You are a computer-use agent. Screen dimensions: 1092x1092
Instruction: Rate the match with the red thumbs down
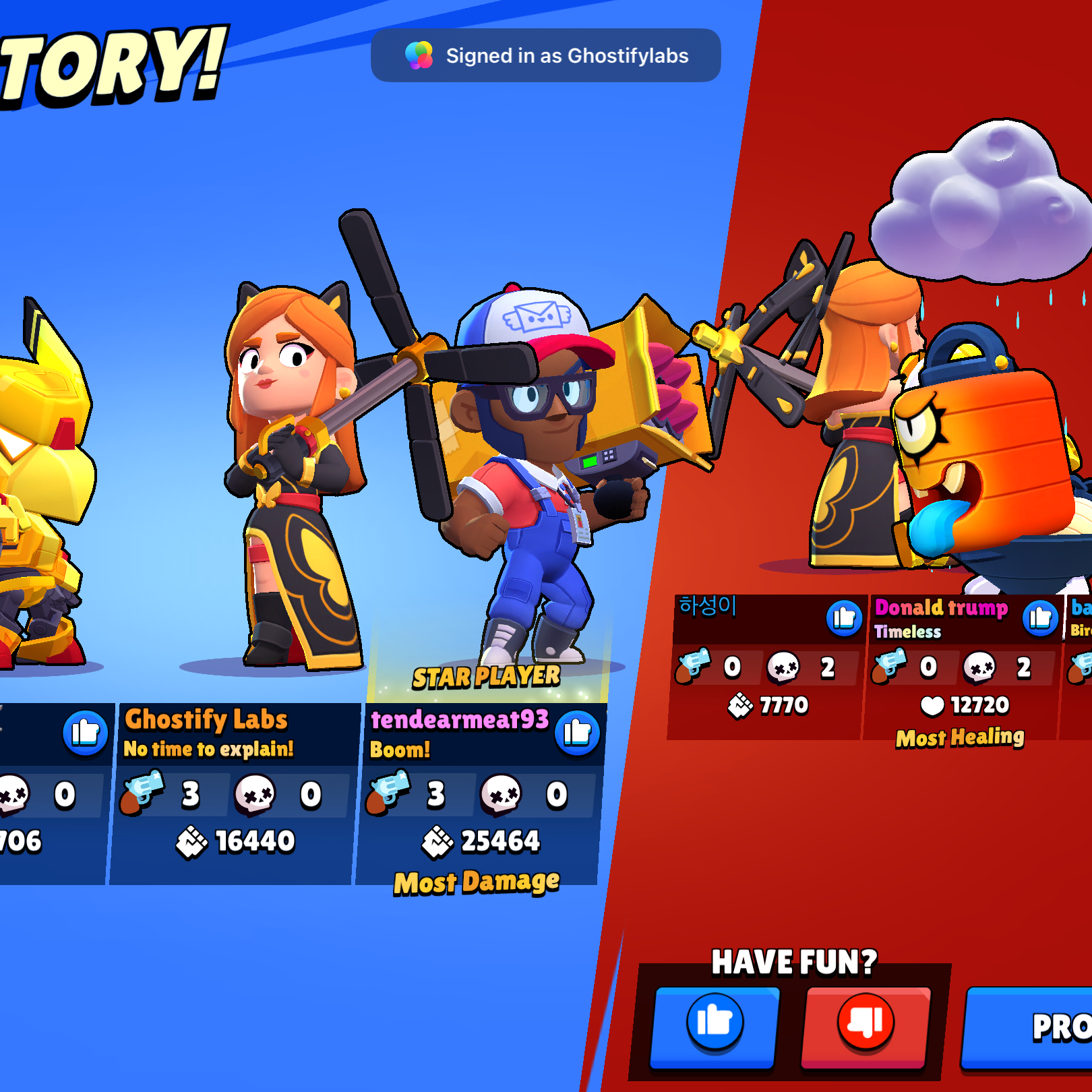coord(866,1026)
